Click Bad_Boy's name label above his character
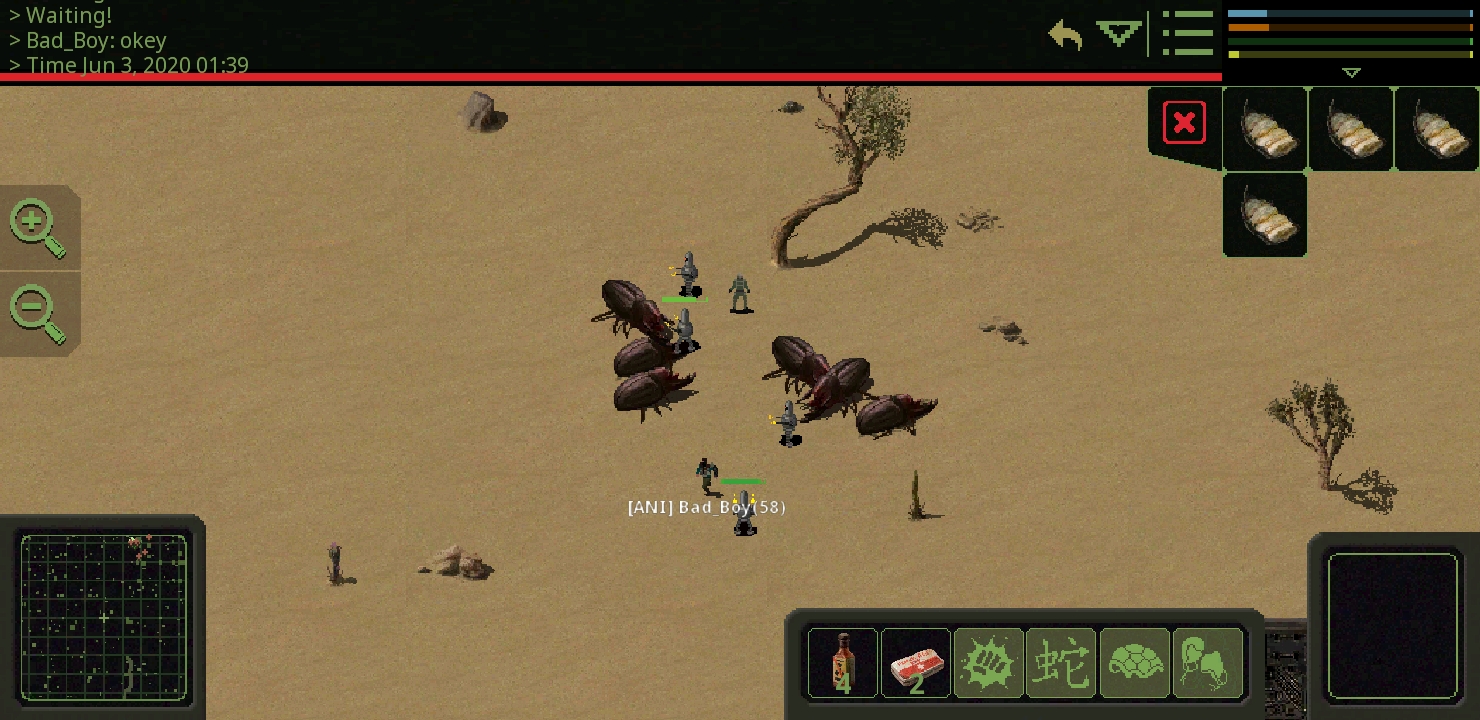 click(x=706, y=507)
